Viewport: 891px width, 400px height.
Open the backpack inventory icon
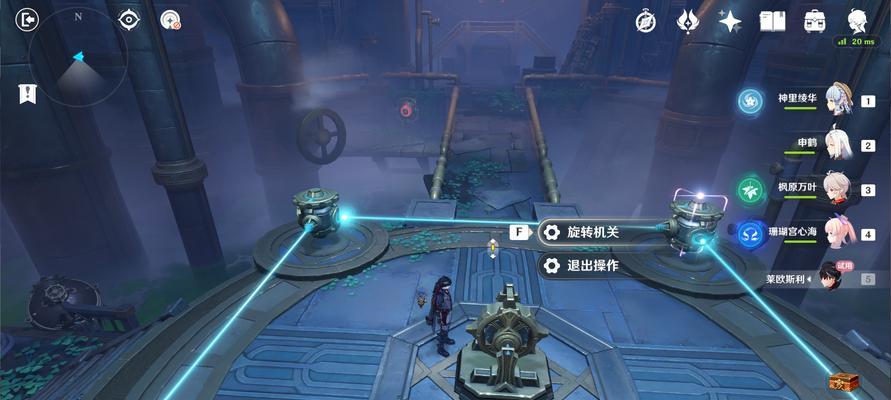[x=815, y=20]
